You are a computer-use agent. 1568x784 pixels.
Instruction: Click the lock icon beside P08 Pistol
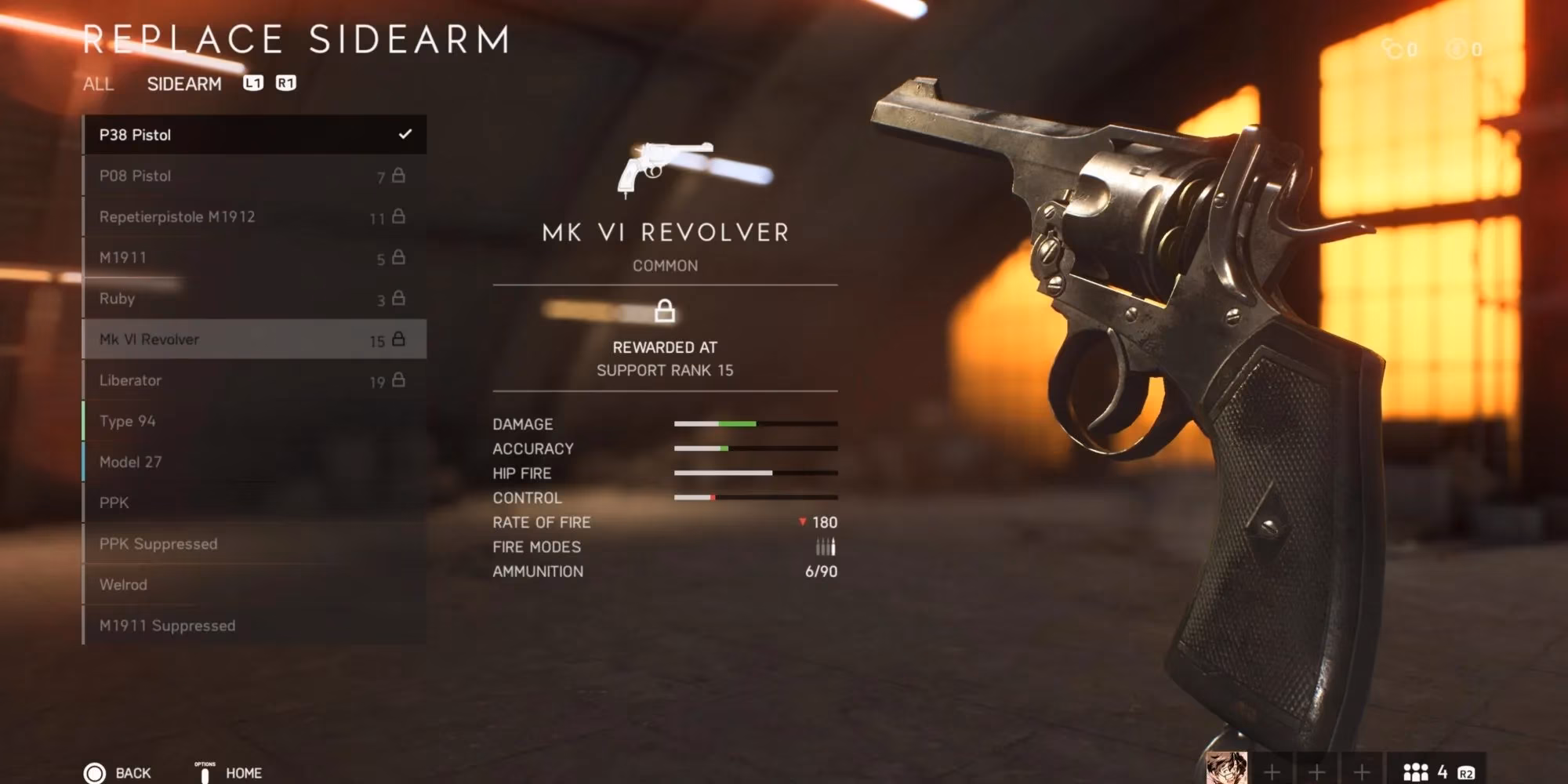(x=400, y=175)
